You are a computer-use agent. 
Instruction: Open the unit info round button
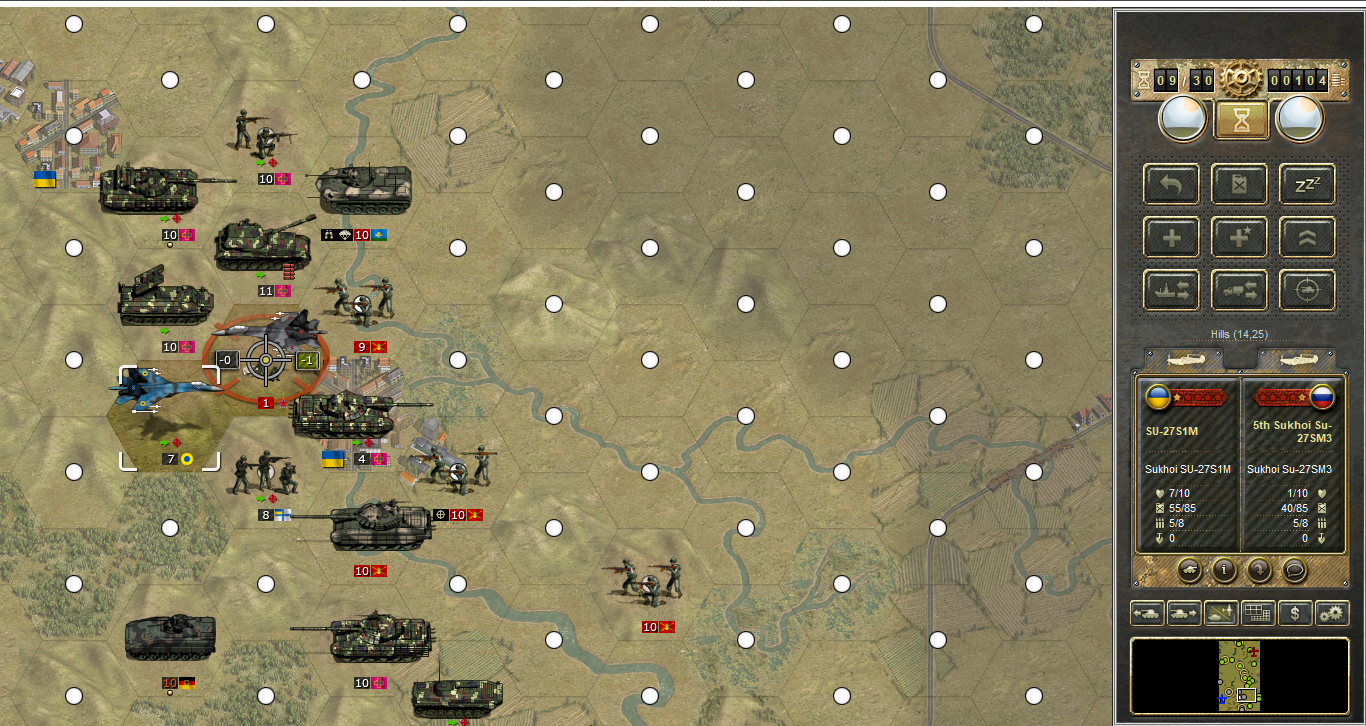tap(1224, 570)
